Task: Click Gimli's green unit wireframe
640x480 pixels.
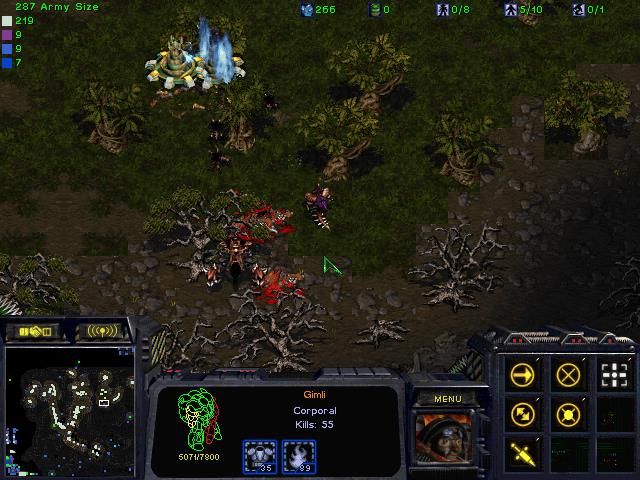Action: pyautogui.click(x=196, y=420)
